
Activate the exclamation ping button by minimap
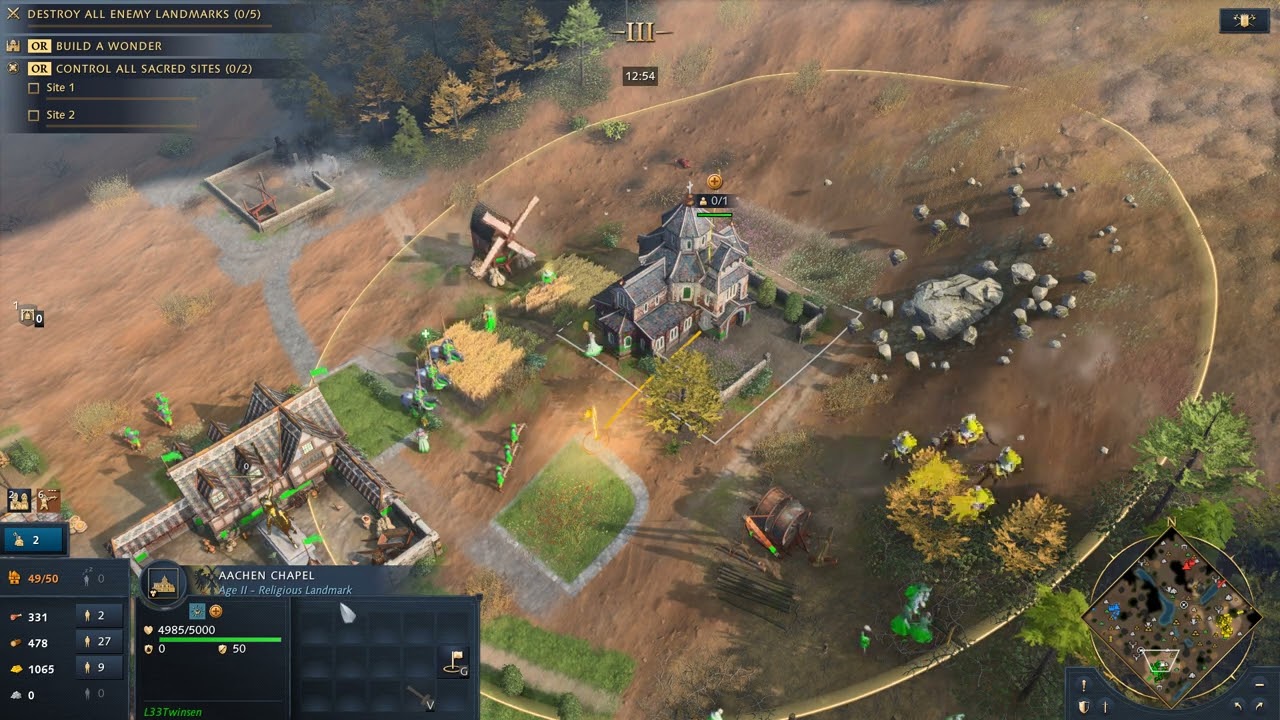(1083, 685)
